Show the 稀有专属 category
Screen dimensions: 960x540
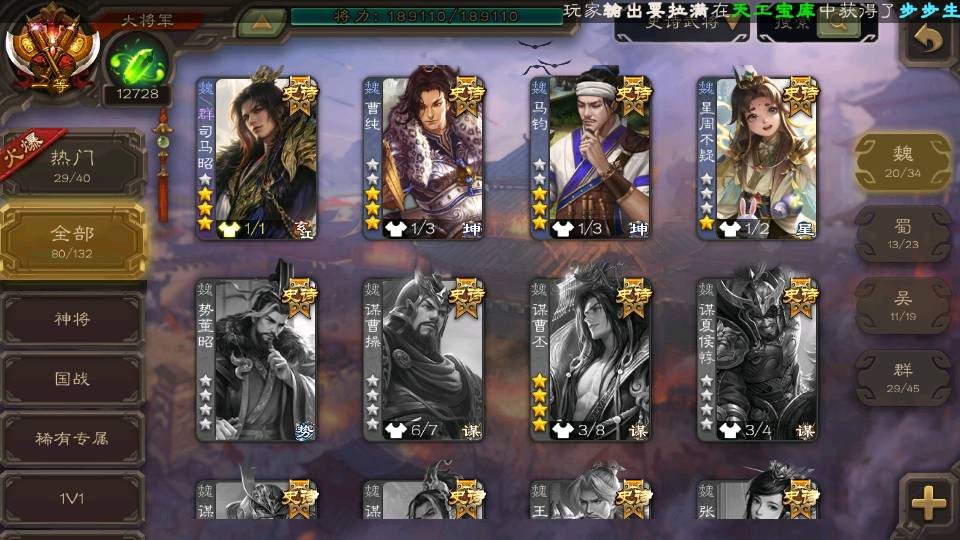coord(72,438)
